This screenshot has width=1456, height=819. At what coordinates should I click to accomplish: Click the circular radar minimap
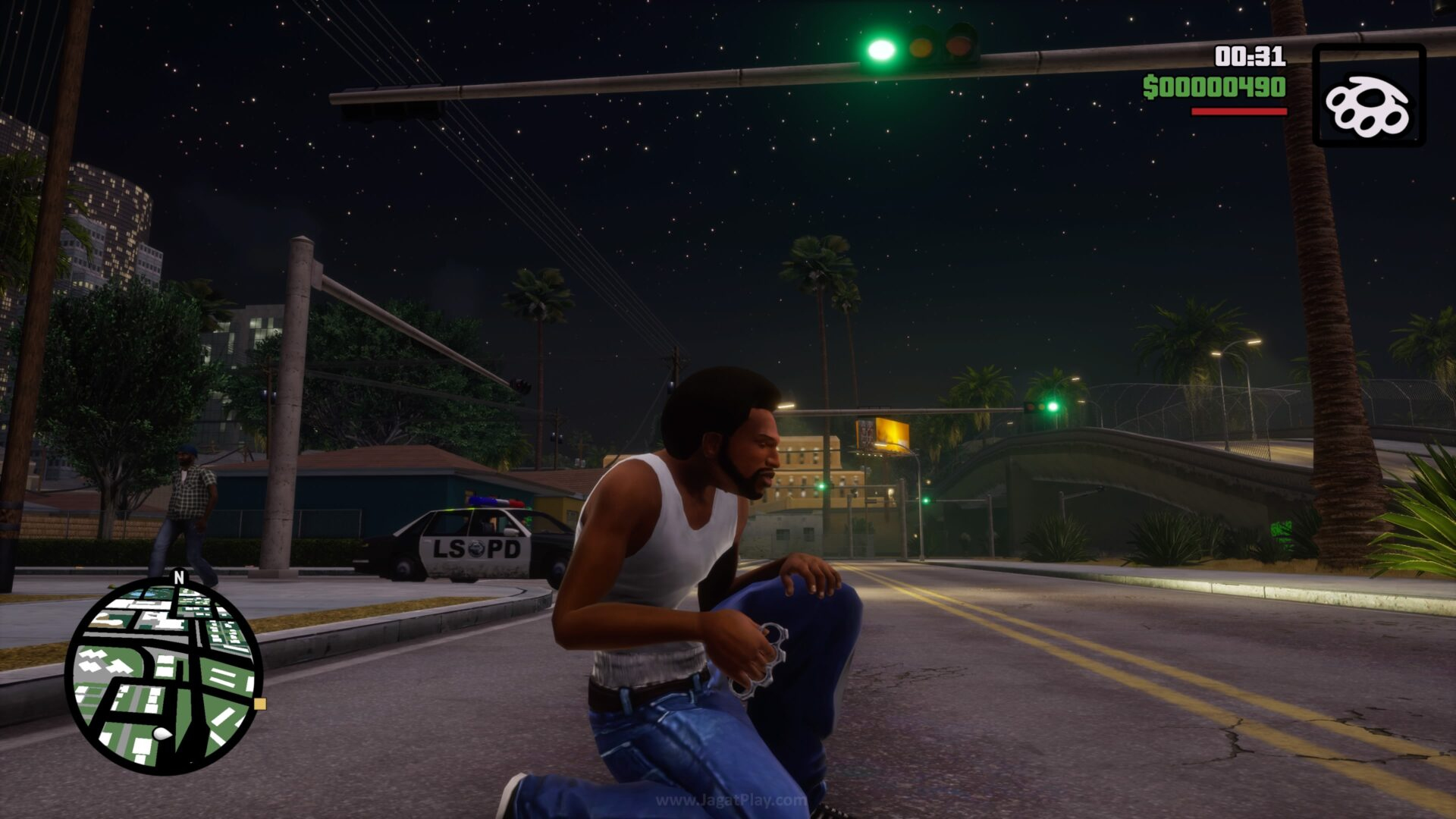pos(164,675)
